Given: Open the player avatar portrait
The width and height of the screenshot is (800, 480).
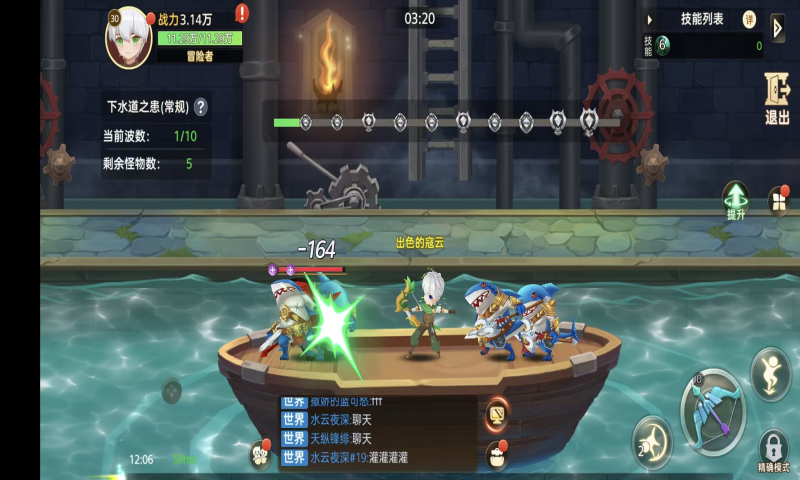Looking at the screenshot, I should coord(128,38).
